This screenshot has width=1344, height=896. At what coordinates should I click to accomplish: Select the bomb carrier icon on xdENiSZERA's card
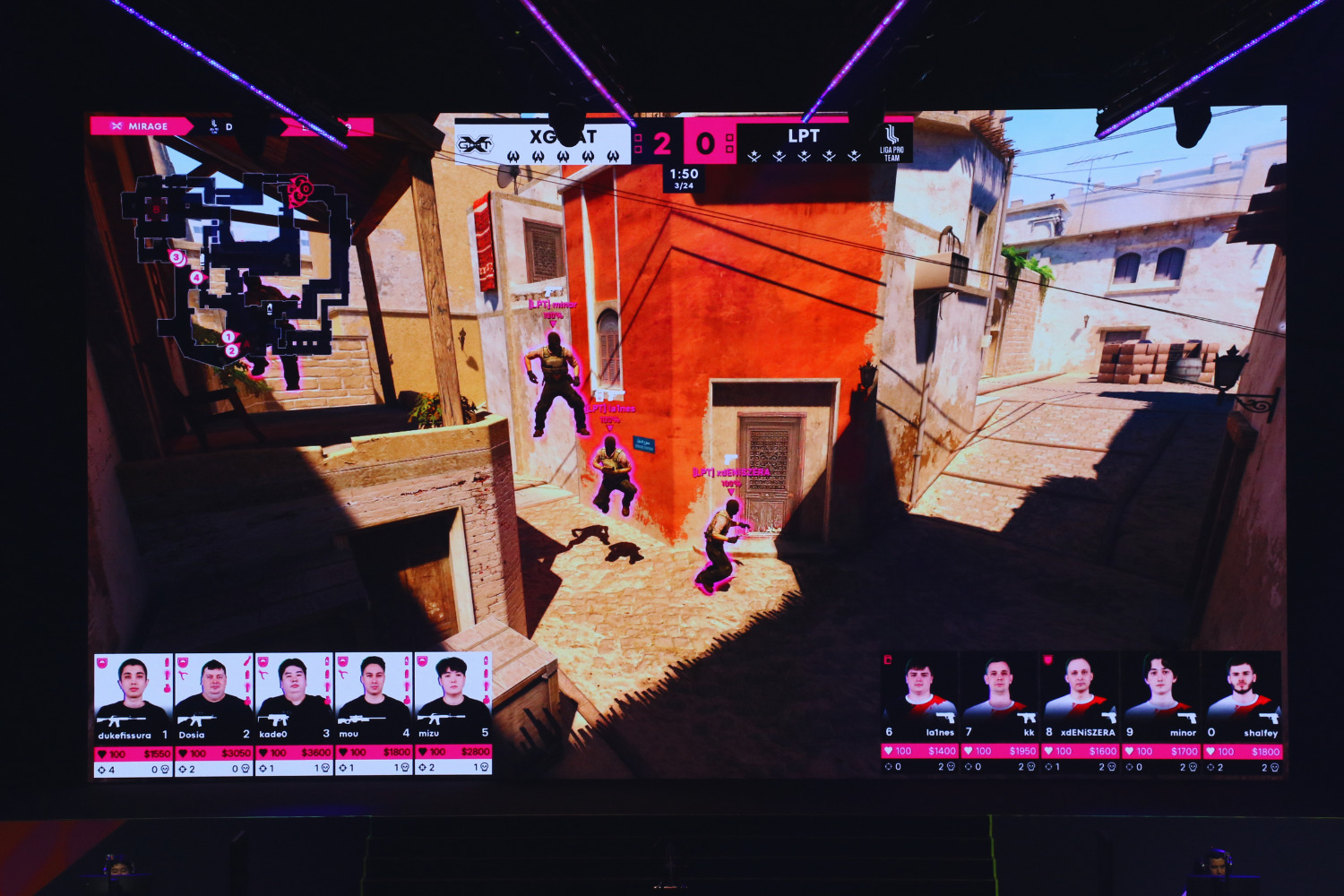[x=1048, y=658]
